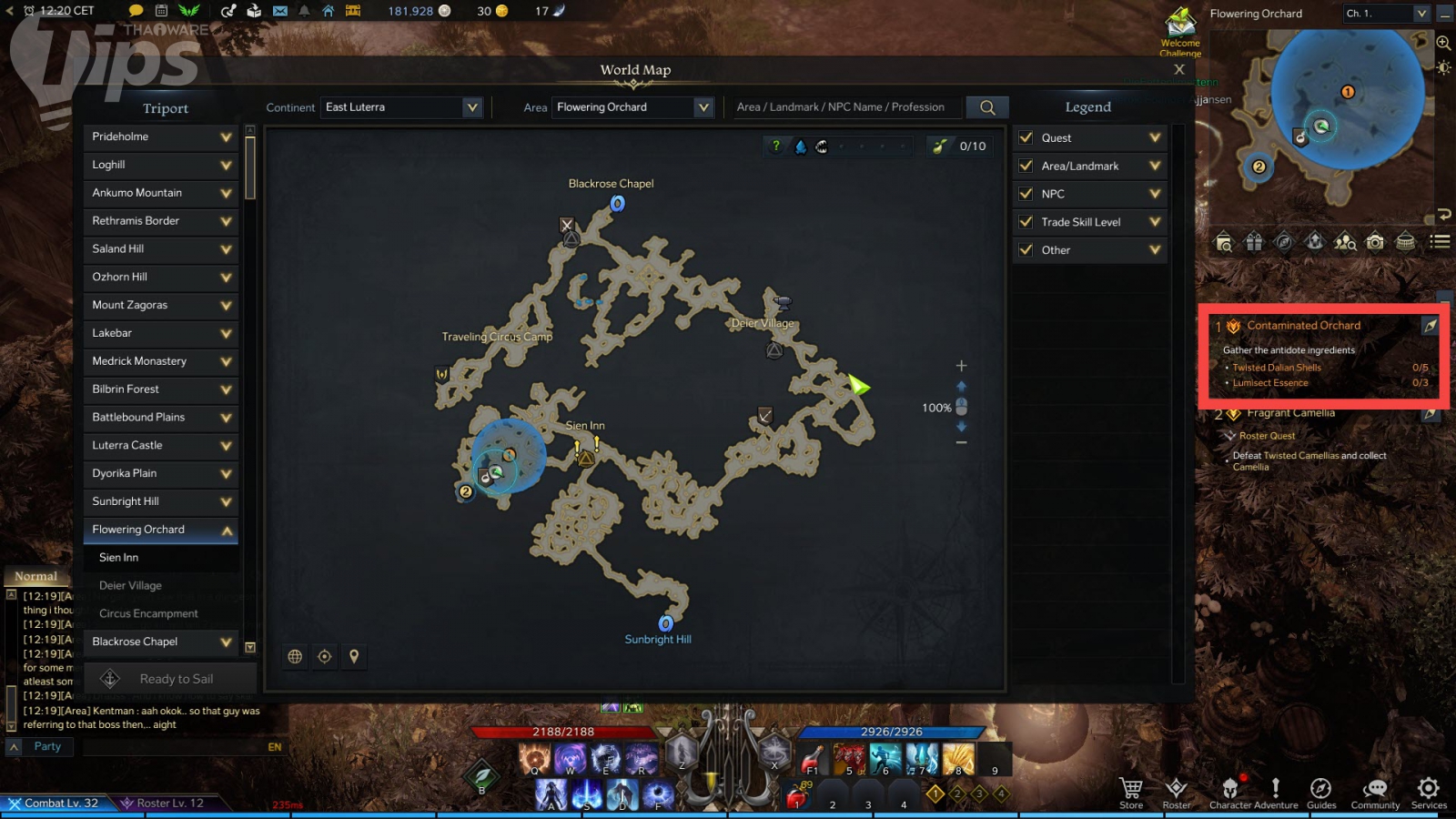Toggle the Quest legend checkbox
The width and height of the screenshot is (1456, 819).
(x=1026, y=138)
